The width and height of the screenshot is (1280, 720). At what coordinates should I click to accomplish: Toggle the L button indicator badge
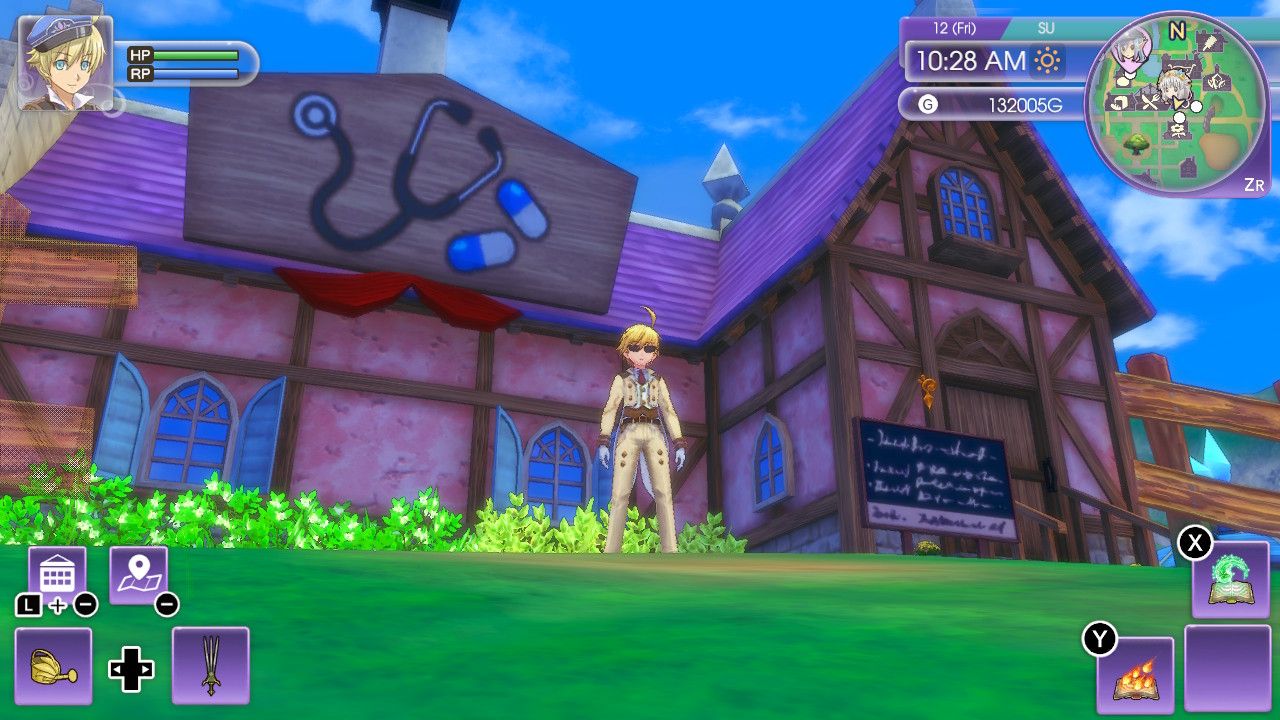coord(28,605)
